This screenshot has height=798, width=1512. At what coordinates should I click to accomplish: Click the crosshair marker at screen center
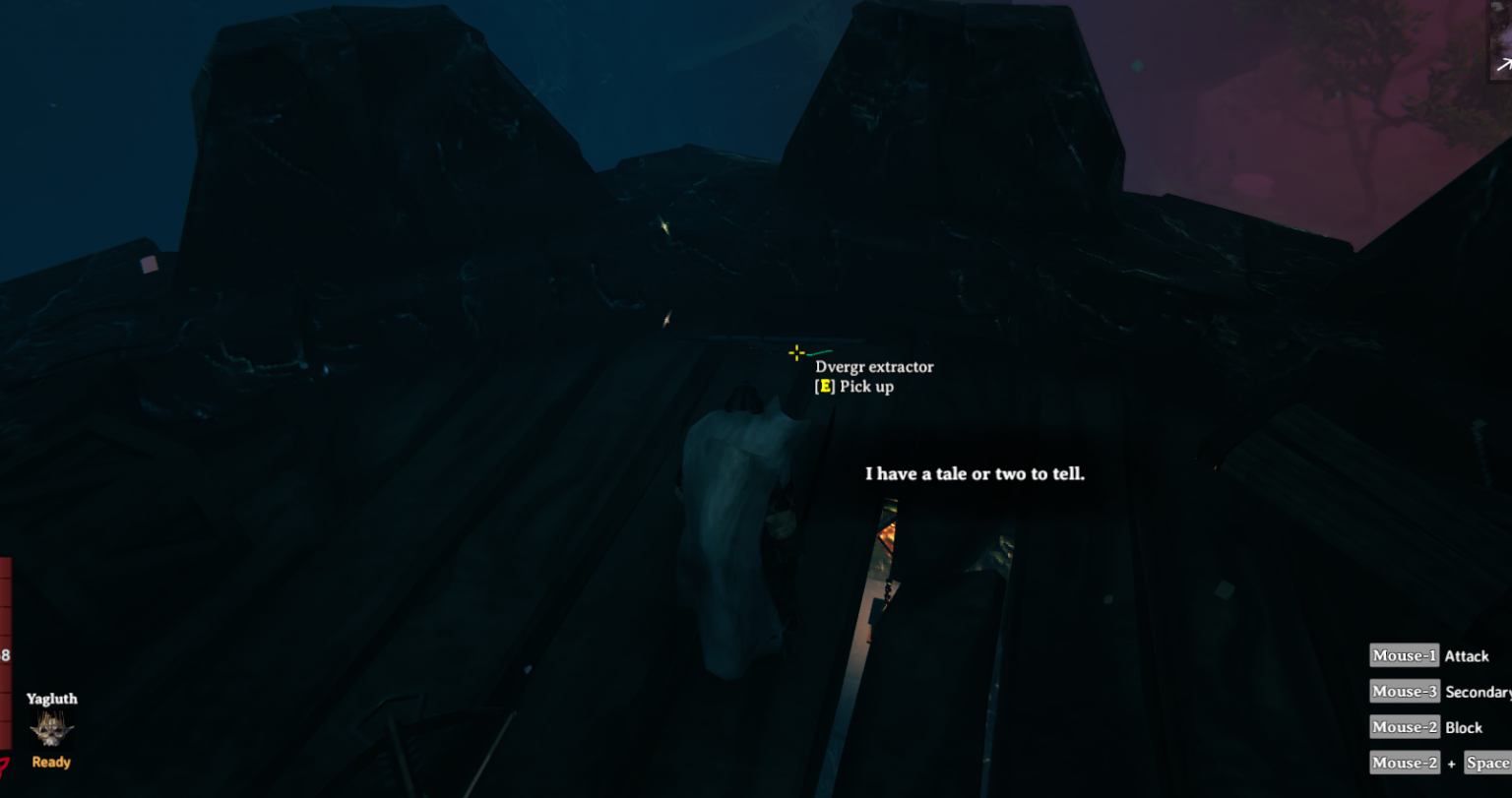[x=794, y=352]
